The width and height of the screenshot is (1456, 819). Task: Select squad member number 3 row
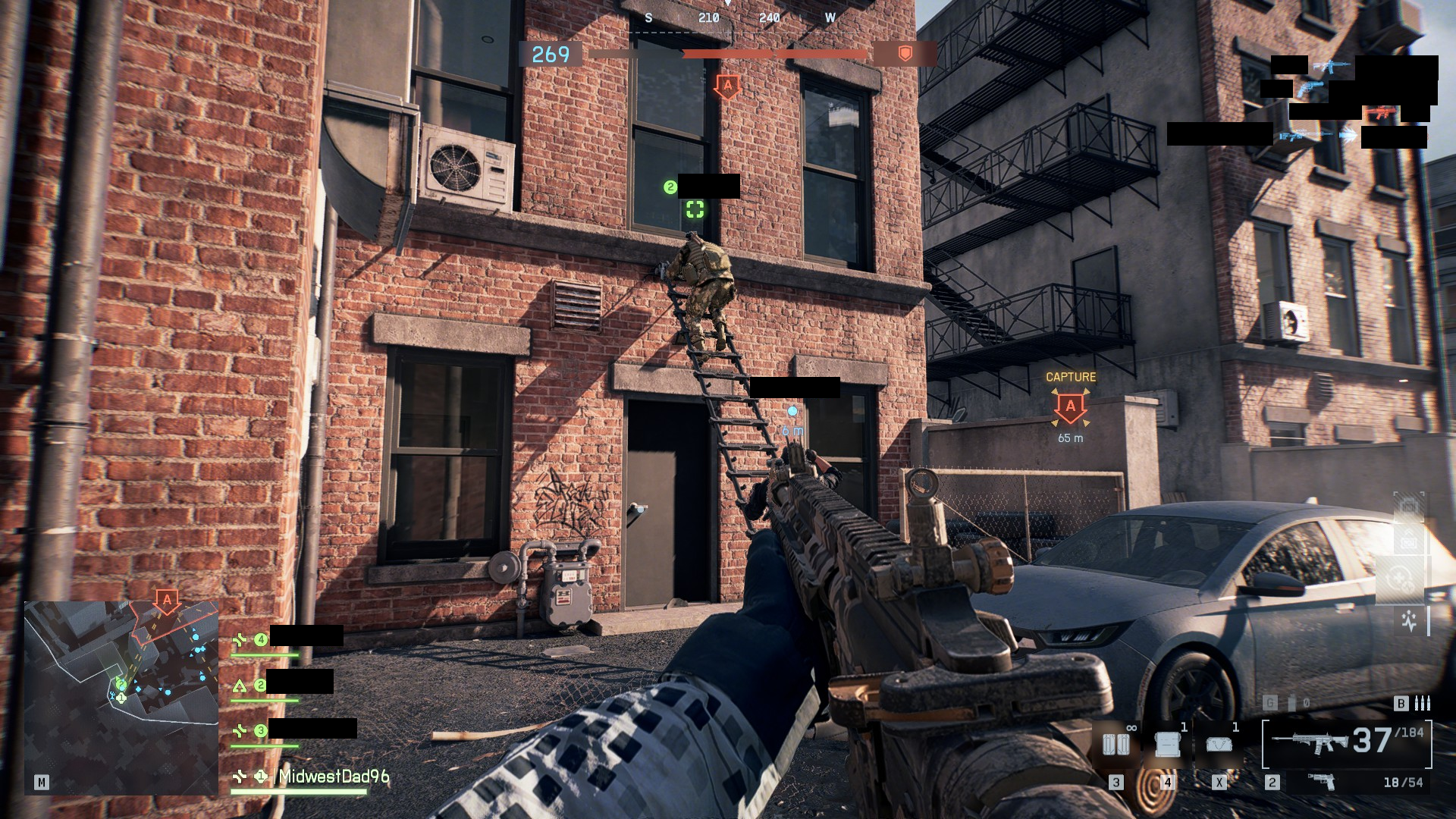(293, 730)
